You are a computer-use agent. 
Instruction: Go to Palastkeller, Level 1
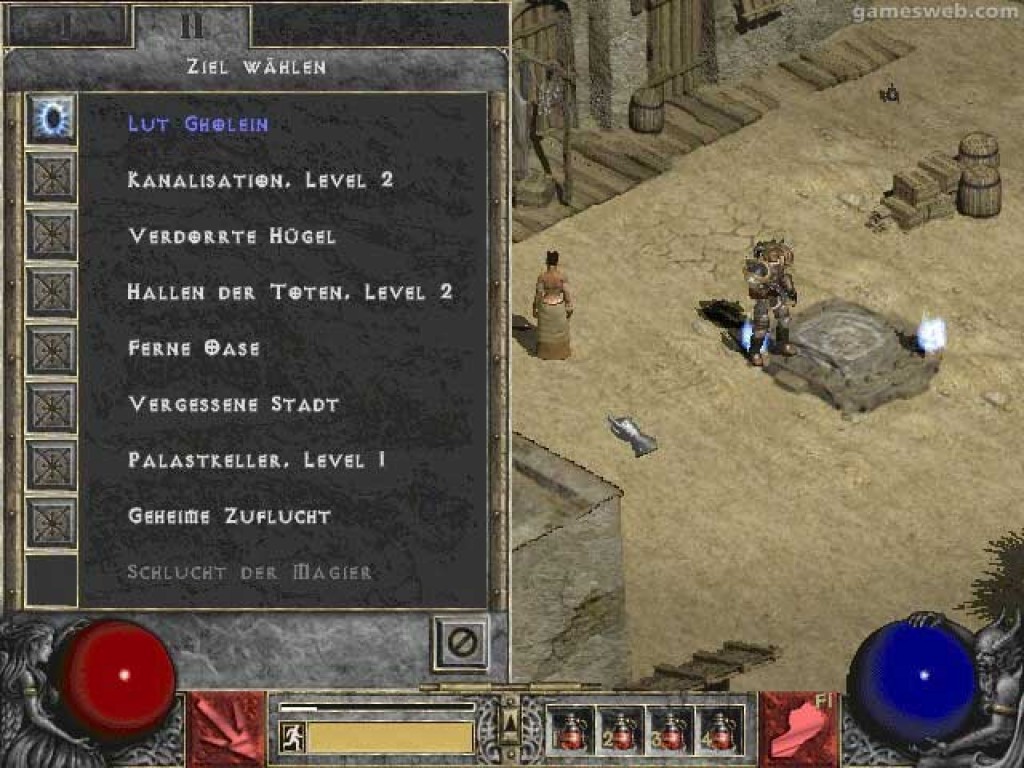(x=257, y=460)
